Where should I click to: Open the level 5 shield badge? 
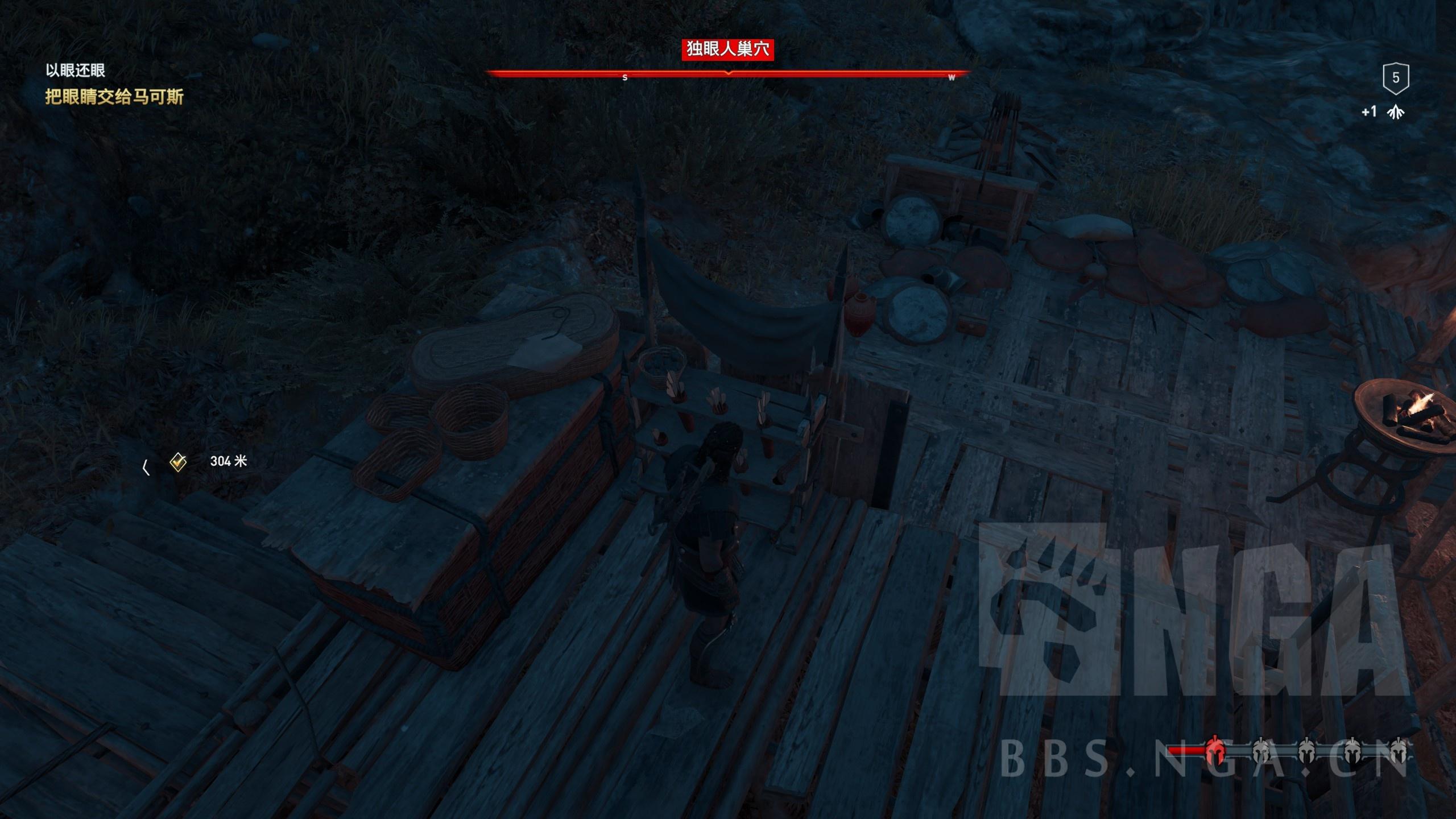[1395, 78]
